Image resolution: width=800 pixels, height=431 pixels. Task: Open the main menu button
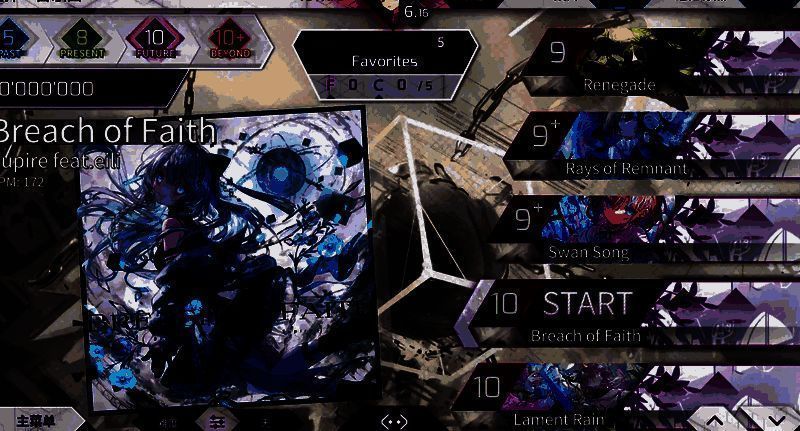tap(40, 420)
